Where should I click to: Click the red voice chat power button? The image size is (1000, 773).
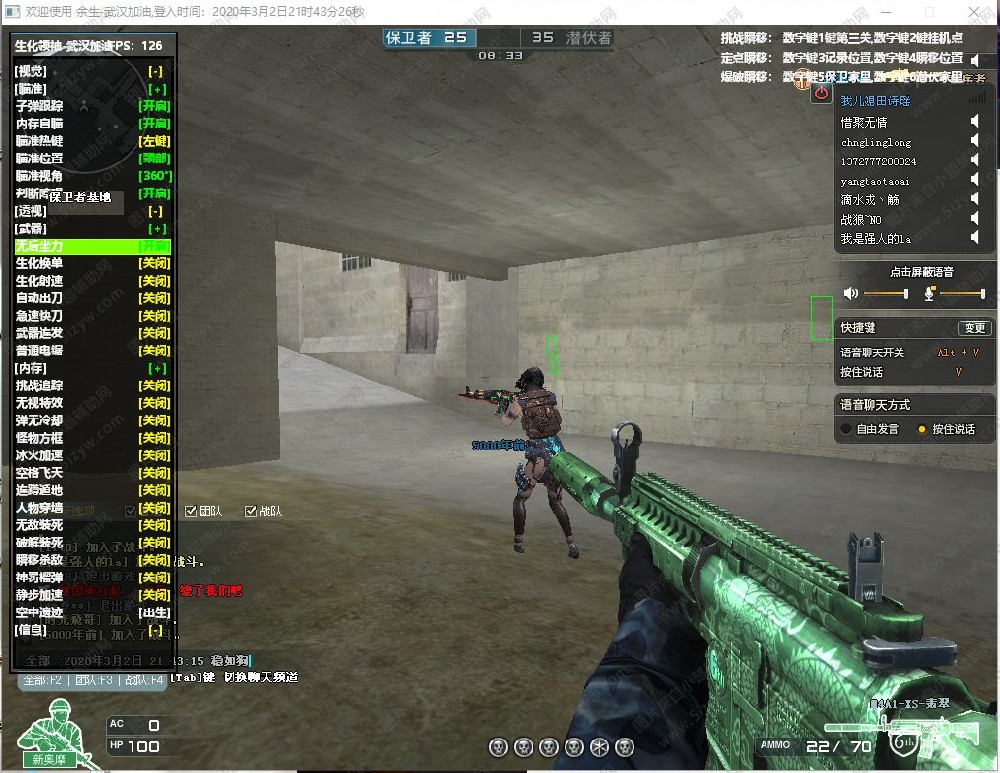822,93
